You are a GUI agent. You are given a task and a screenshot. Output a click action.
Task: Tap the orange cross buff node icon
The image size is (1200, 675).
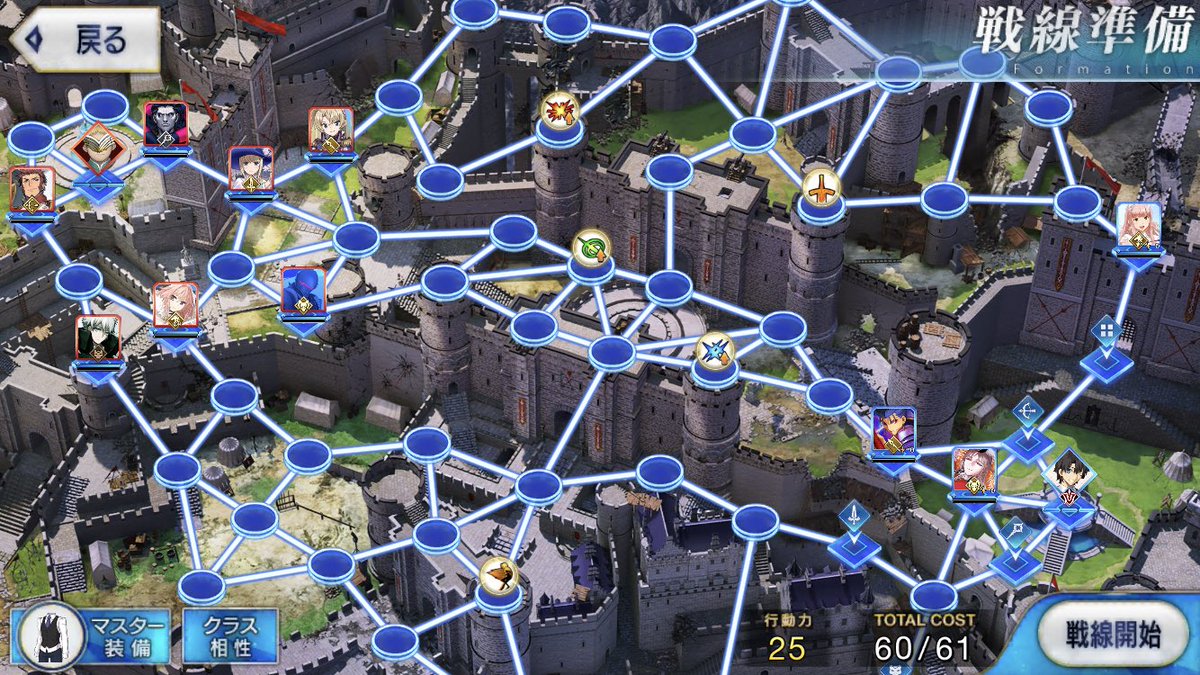(x=821, y=187)
